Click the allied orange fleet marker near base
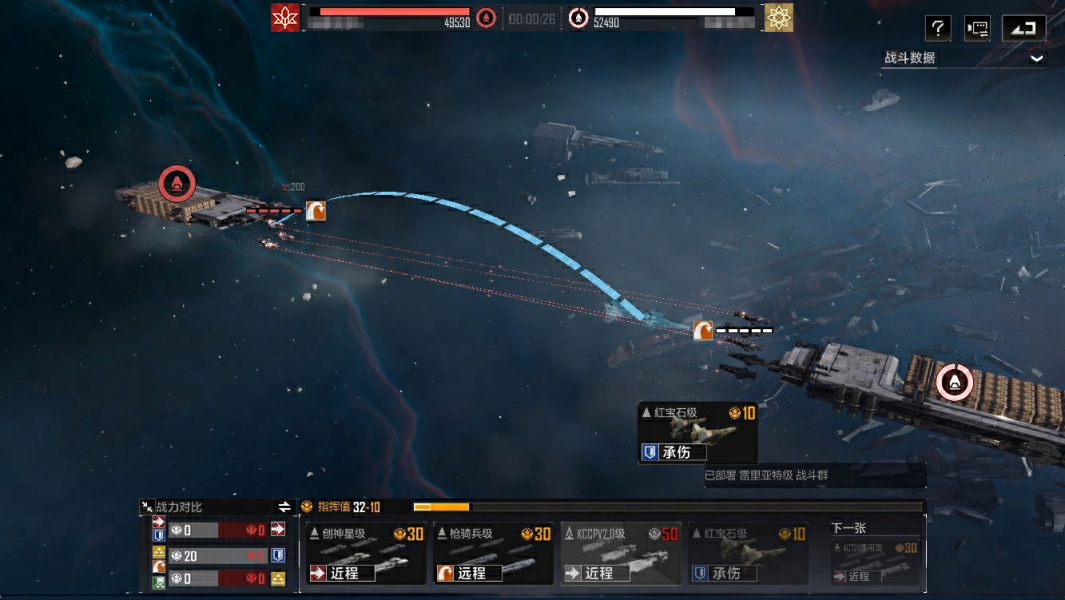Image resolution: width=1065 pixels, height=600 pixels. (704, 330)
